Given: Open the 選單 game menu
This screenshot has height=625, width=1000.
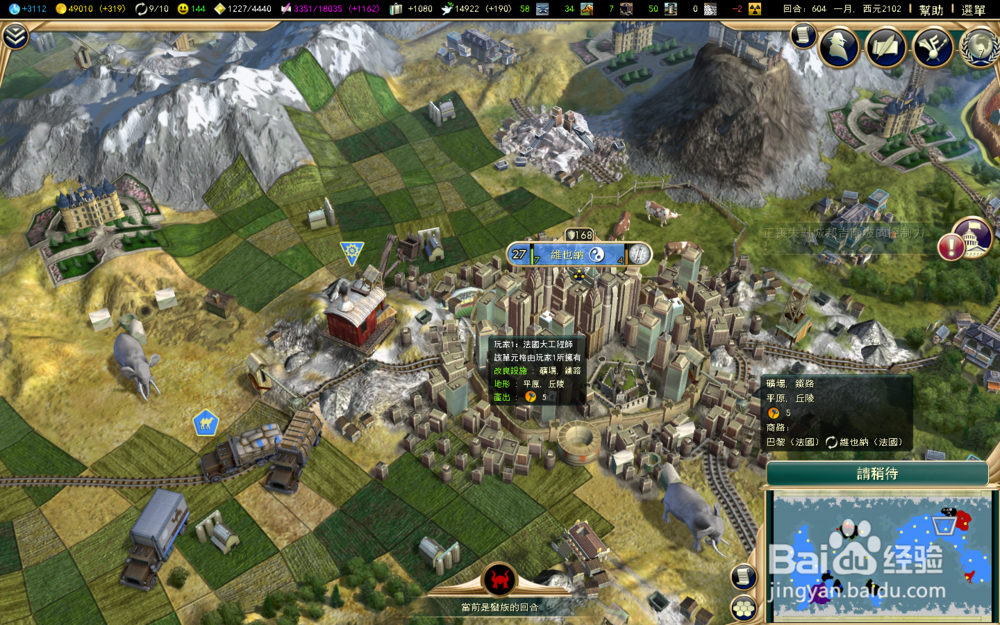Looking at the screenshot, I should 973,9.
